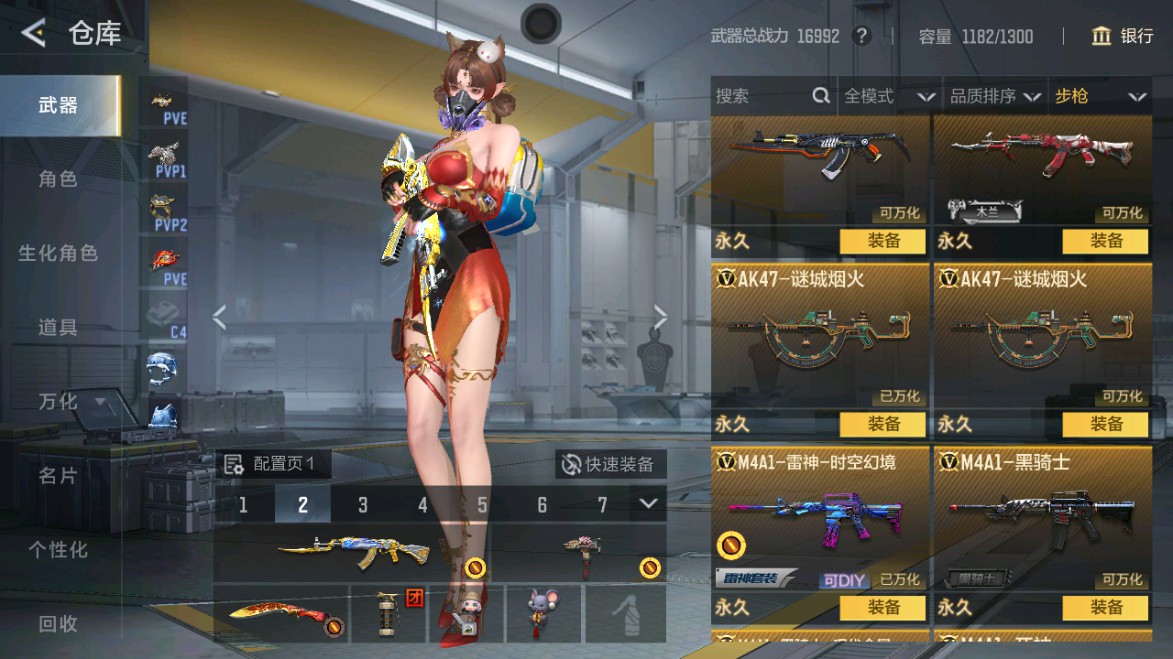Screen dimensions: 1173x659
Task: Open the 全模式 mode dropdown
Action: pyautogui.click(x=888, y=96)
